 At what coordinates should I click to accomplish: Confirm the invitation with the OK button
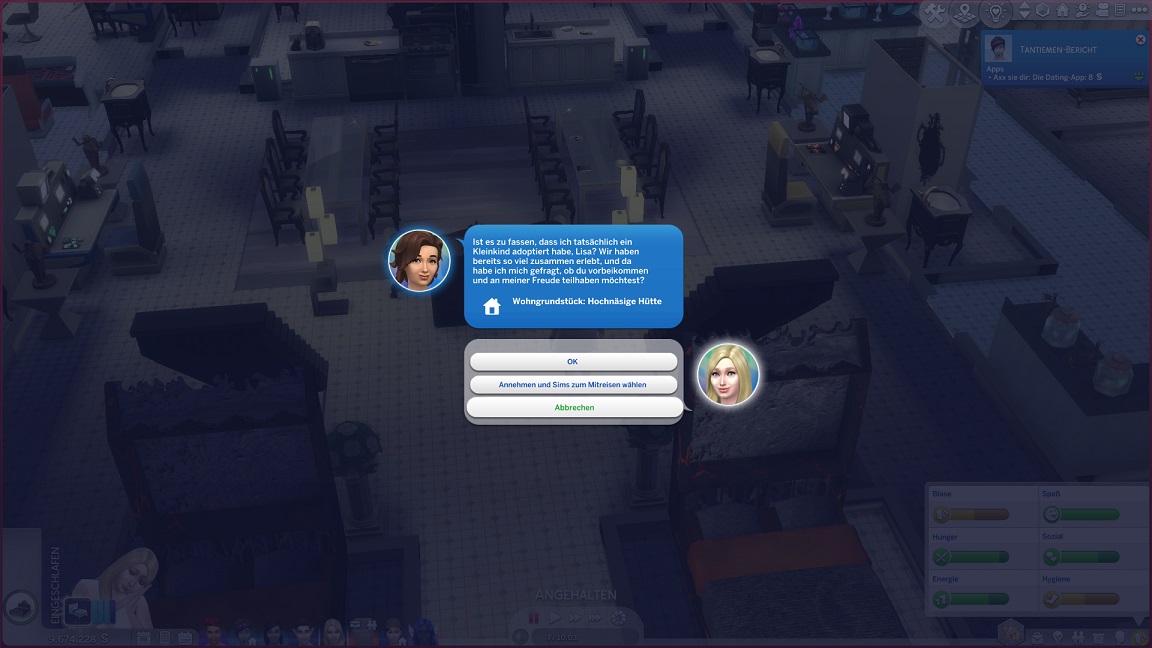pos(573,362)
